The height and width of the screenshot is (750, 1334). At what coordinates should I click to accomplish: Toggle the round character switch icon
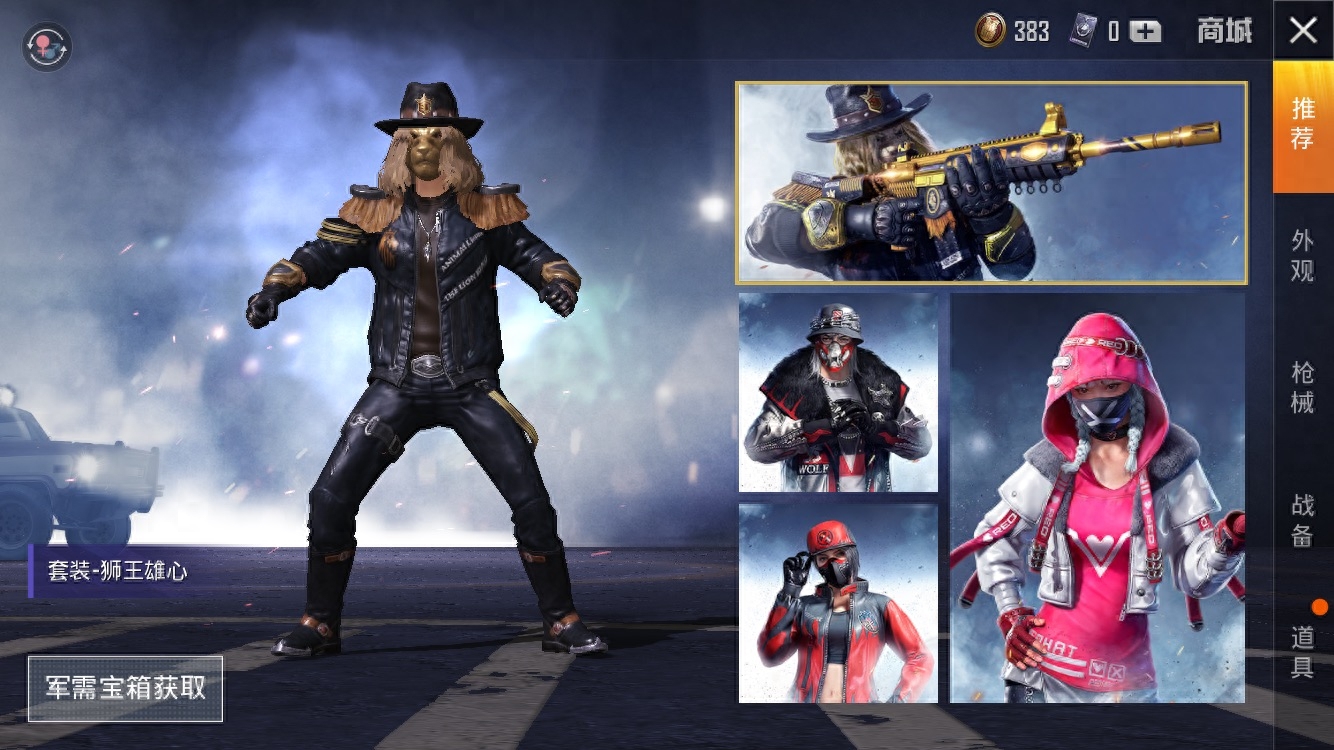pos(47,47)
